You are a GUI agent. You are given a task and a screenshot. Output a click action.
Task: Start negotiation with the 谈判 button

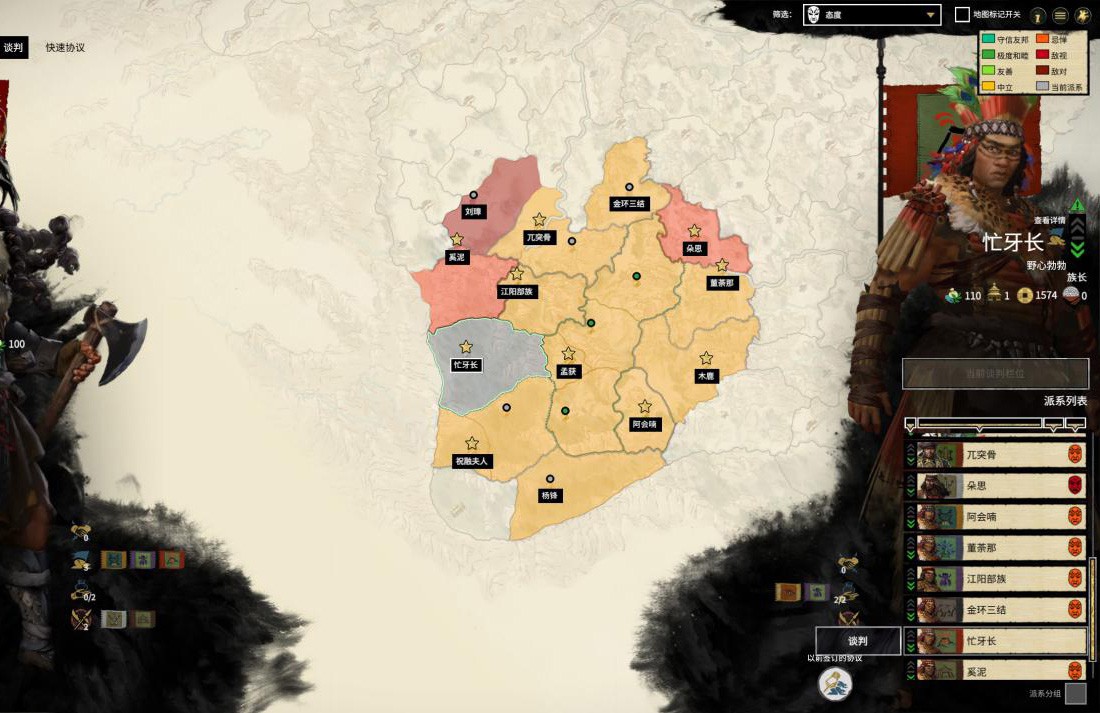[x=858, y=641]
